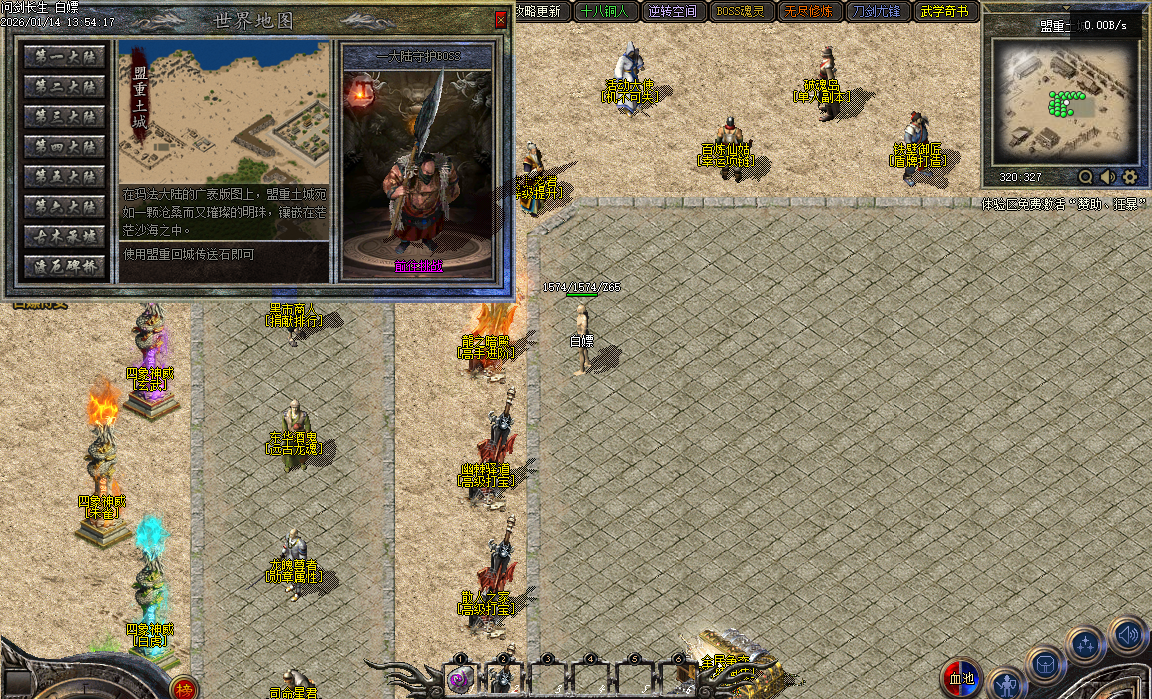
Task: Select the 第四大陆 continent button
Action: 65,148
